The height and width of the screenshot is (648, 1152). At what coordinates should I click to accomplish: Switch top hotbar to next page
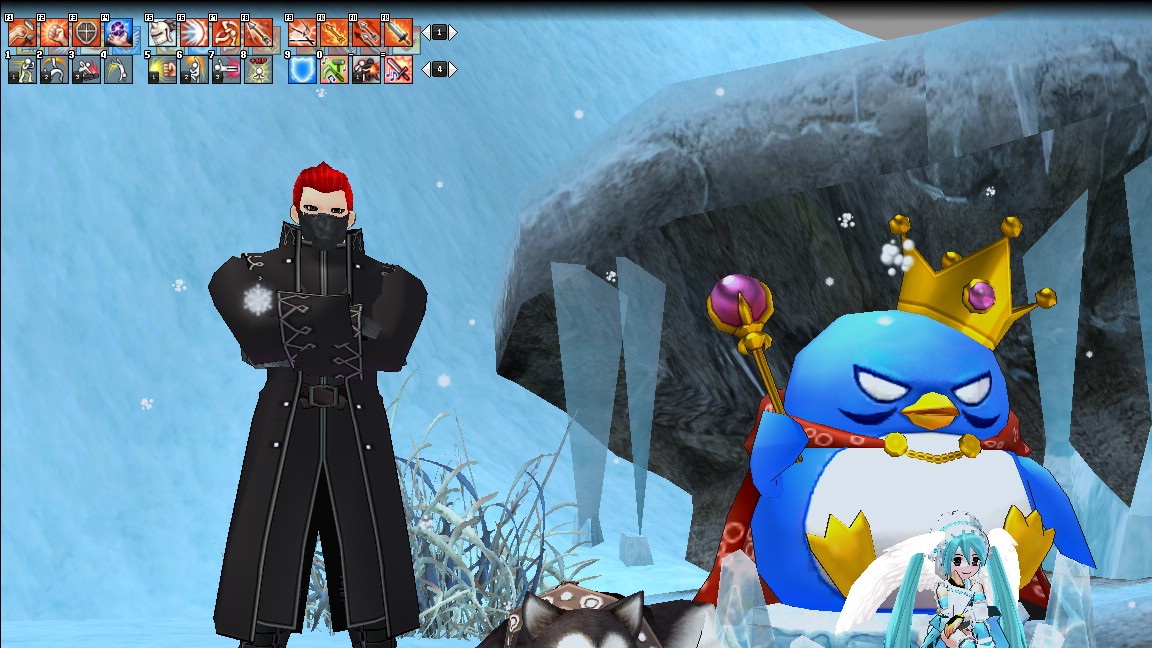pyautogui.click(x=453, y=33)
